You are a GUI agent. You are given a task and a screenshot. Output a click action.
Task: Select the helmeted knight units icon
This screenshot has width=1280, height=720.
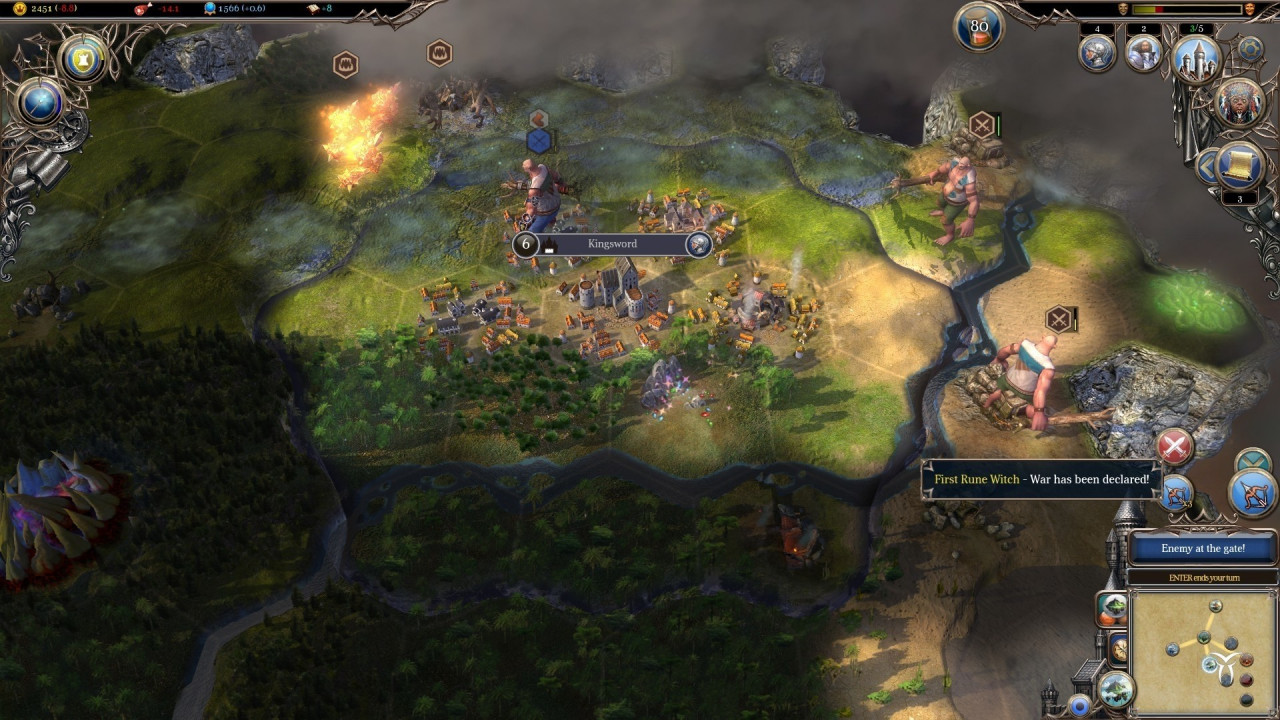click(1097, 53)
